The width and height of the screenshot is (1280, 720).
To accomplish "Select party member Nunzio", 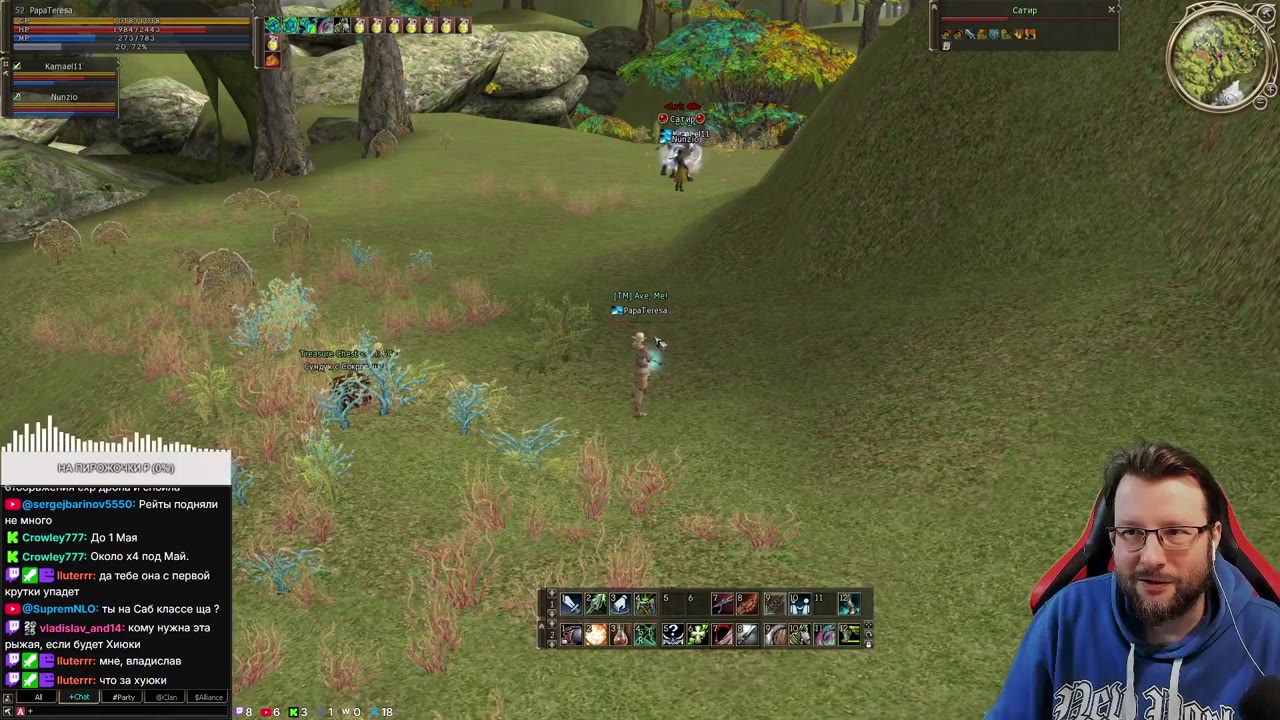I will (x=64, y=97).
